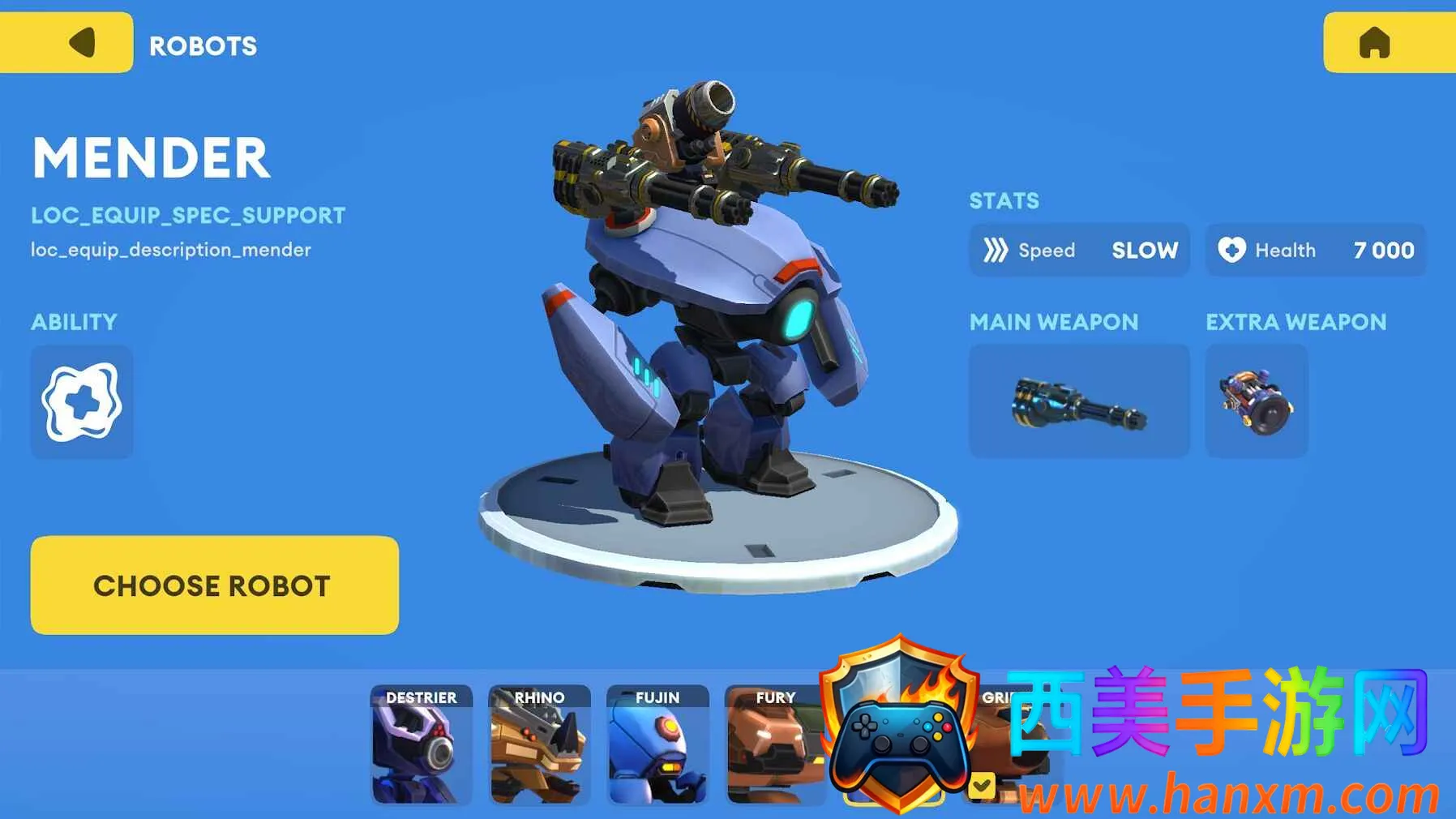This screenshot has height=819, width=1456.
Task: Choose the Fury robot thumbnail
Action: [x=774, y=745]
